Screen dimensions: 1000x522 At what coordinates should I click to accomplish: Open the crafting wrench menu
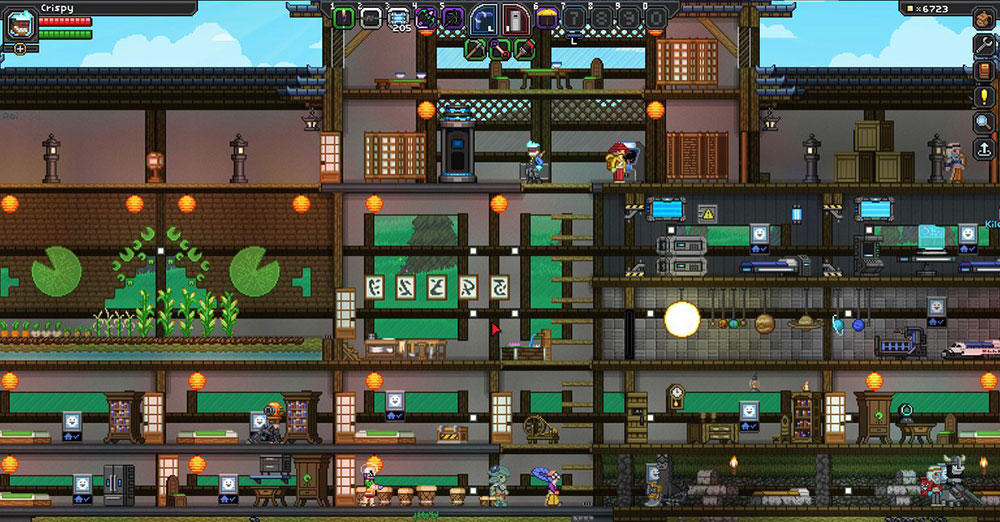coord(984,44)
